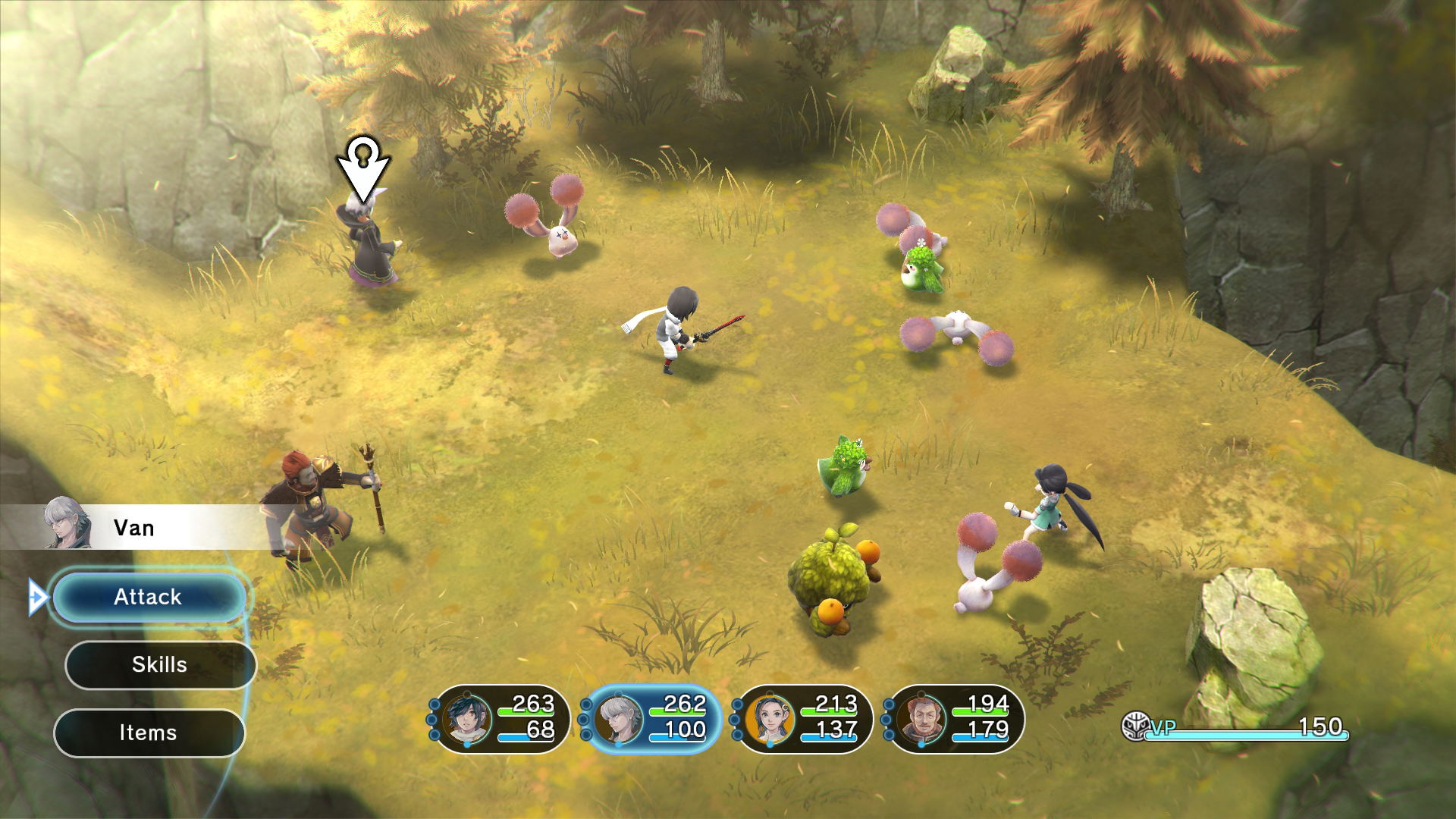Confirm Attack on the currently targeted enemy

pos(148,597)
